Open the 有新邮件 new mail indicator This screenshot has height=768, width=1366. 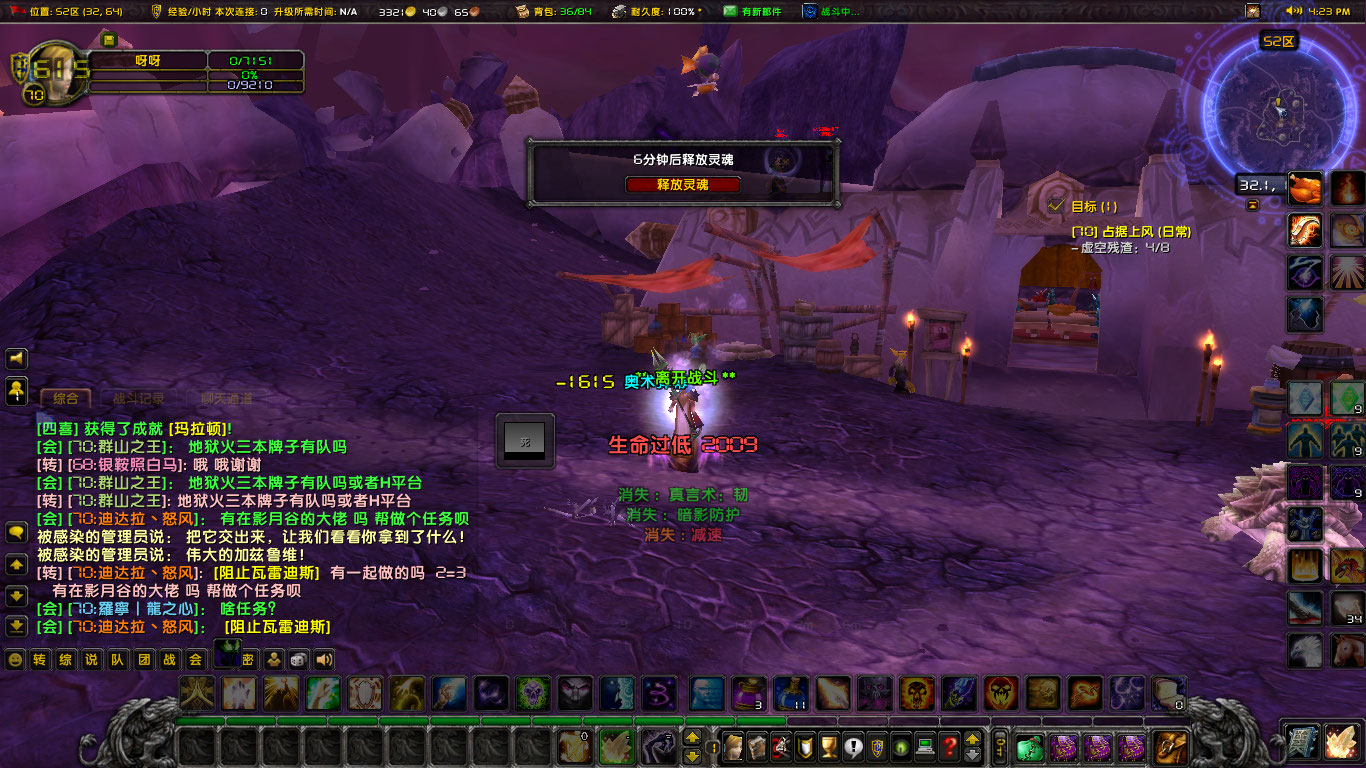755,11
